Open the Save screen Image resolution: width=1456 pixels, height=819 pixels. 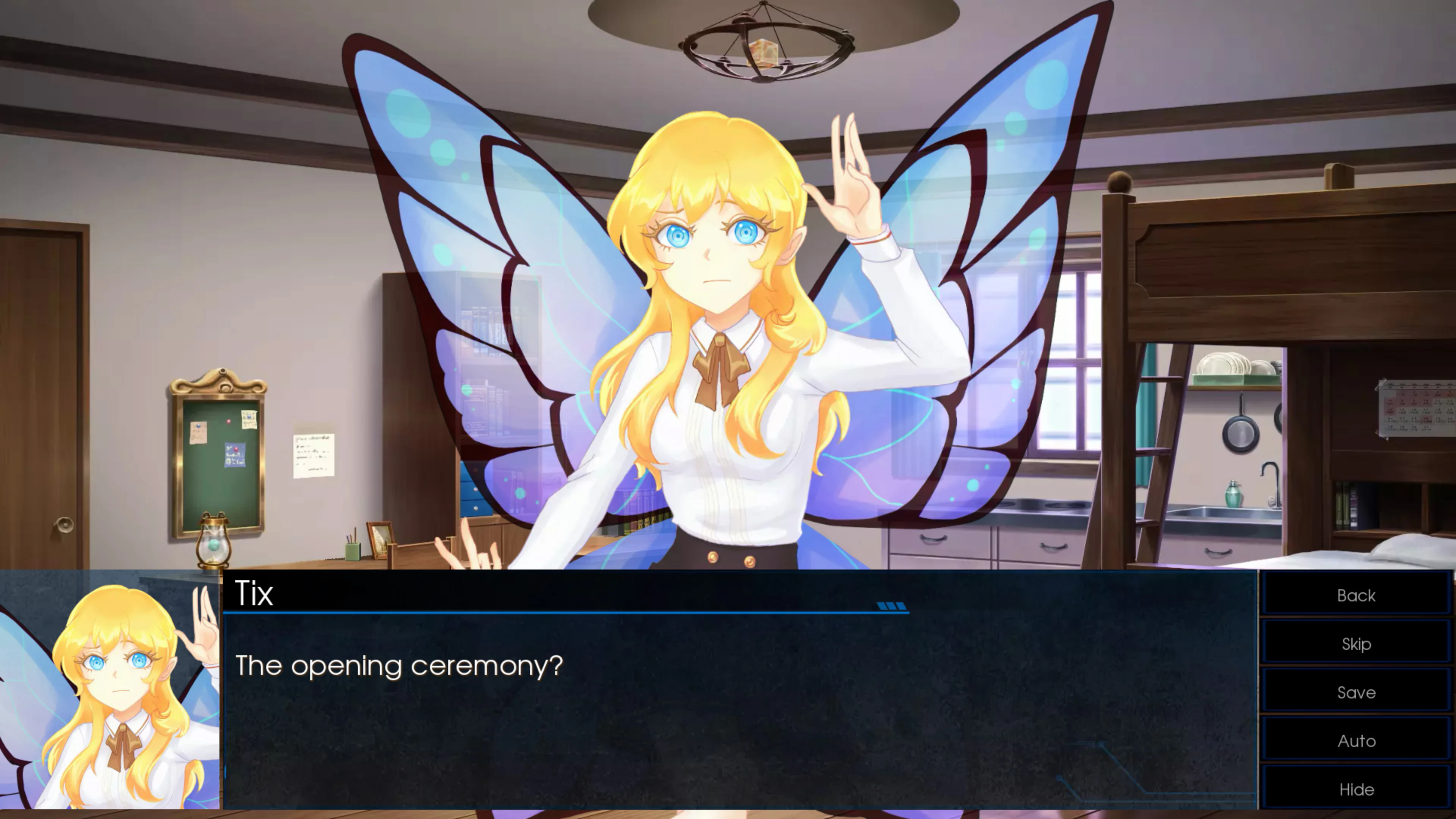point(1356,692)
